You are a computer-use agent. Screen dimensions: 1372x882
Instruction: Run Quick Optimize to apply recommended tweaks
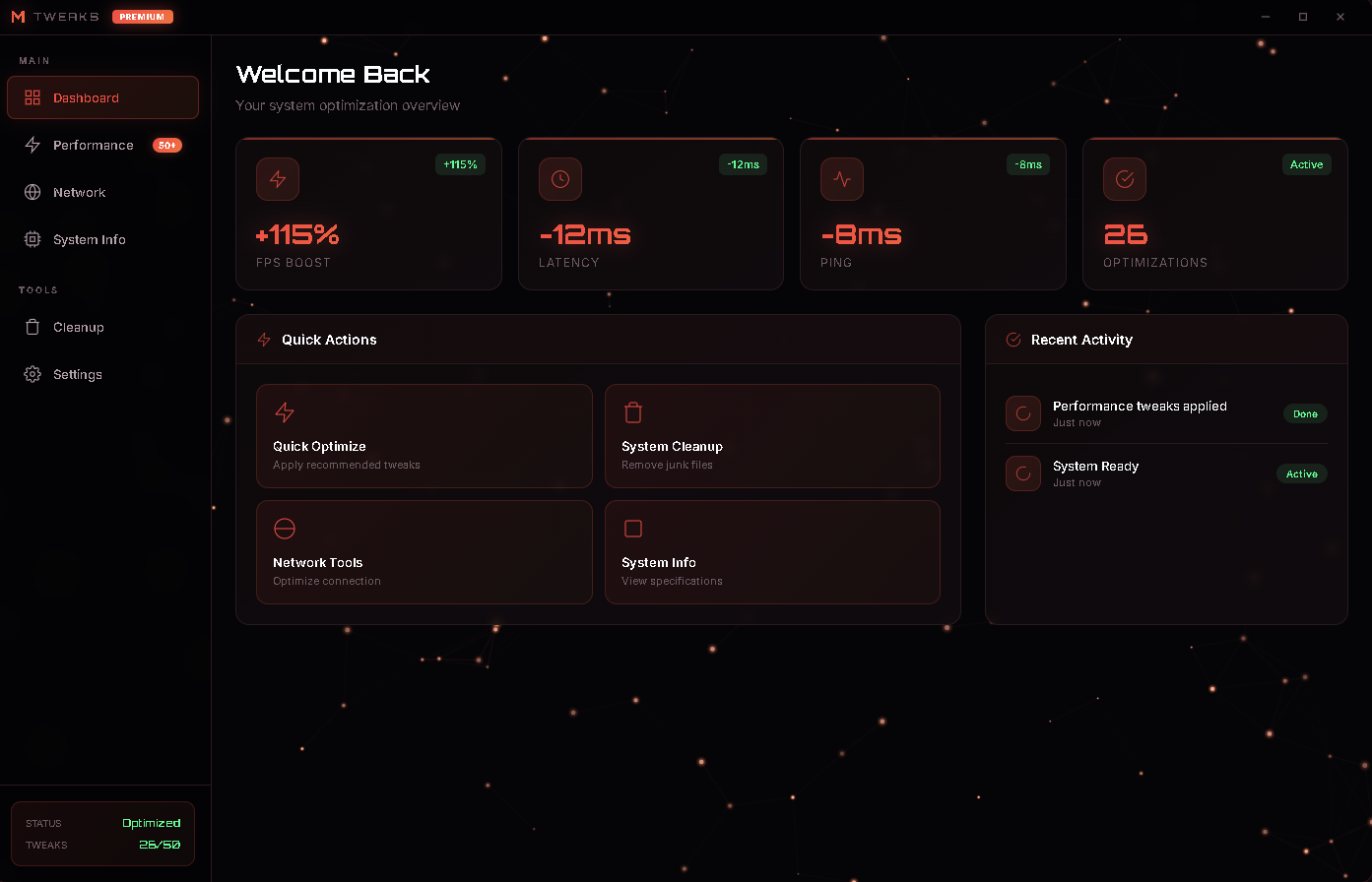(424, 436)
